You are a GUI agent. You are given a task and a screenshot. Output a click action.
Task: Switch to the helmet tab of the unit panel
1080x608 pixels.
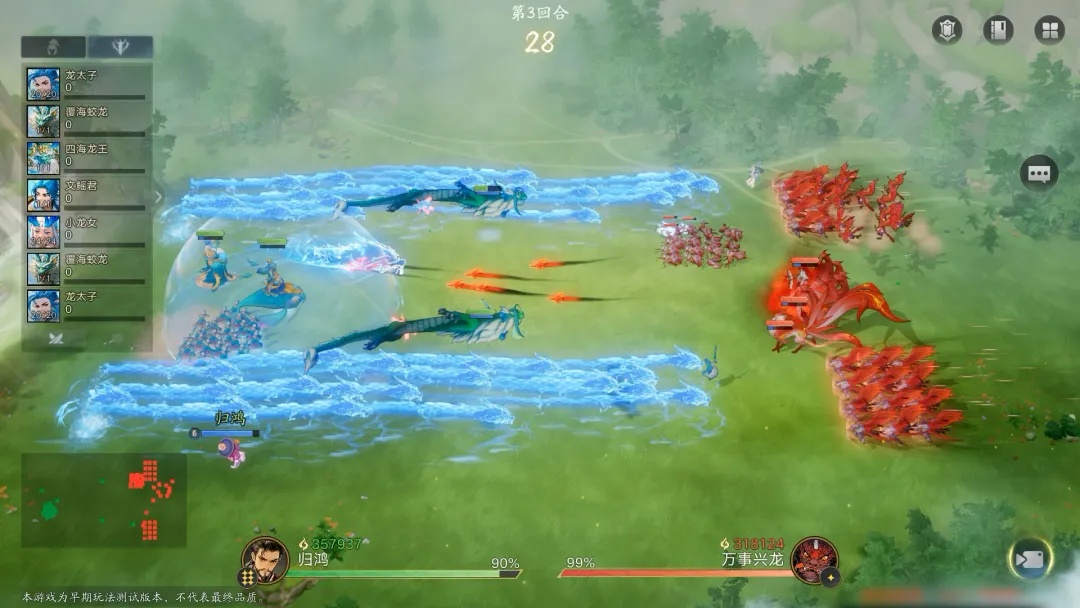point(53,47)
